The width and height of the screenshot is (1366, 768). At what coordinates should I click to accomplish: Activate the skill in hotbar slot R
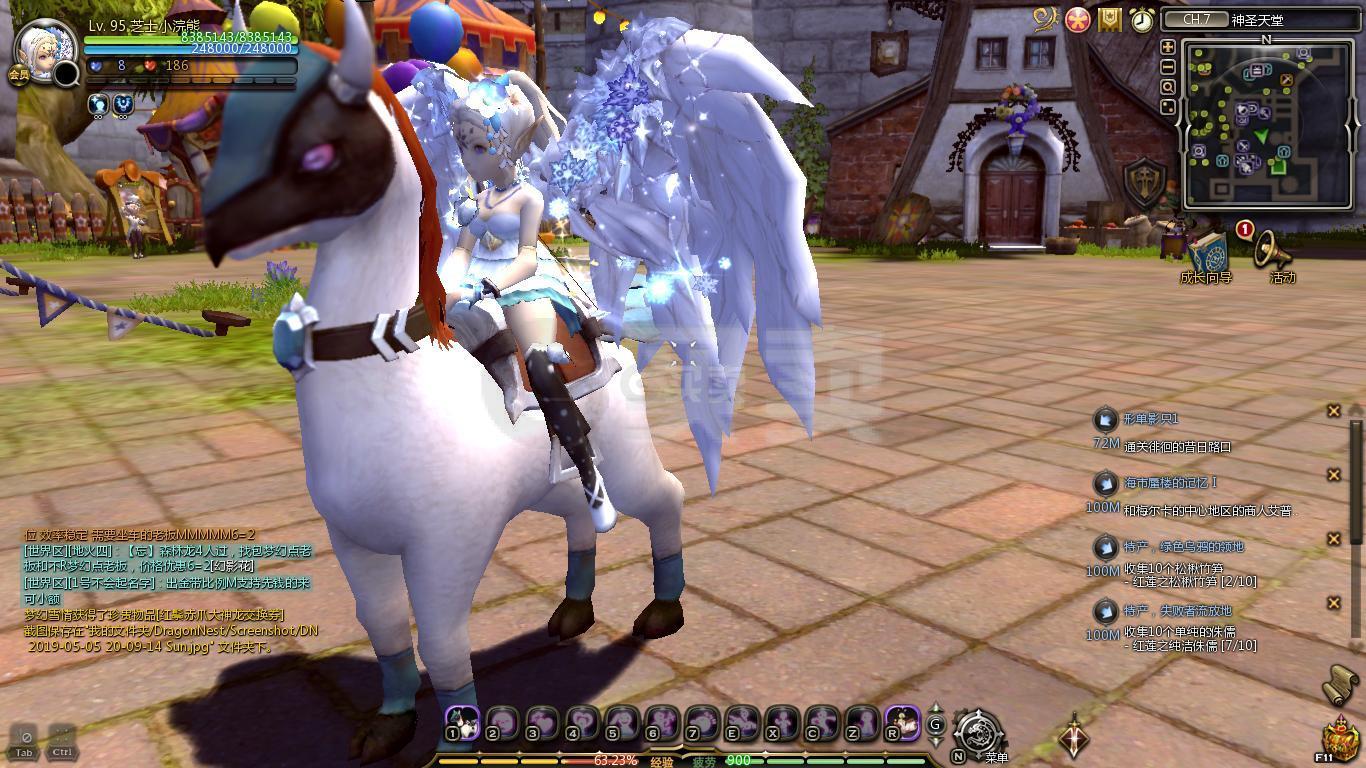point(902,720)
